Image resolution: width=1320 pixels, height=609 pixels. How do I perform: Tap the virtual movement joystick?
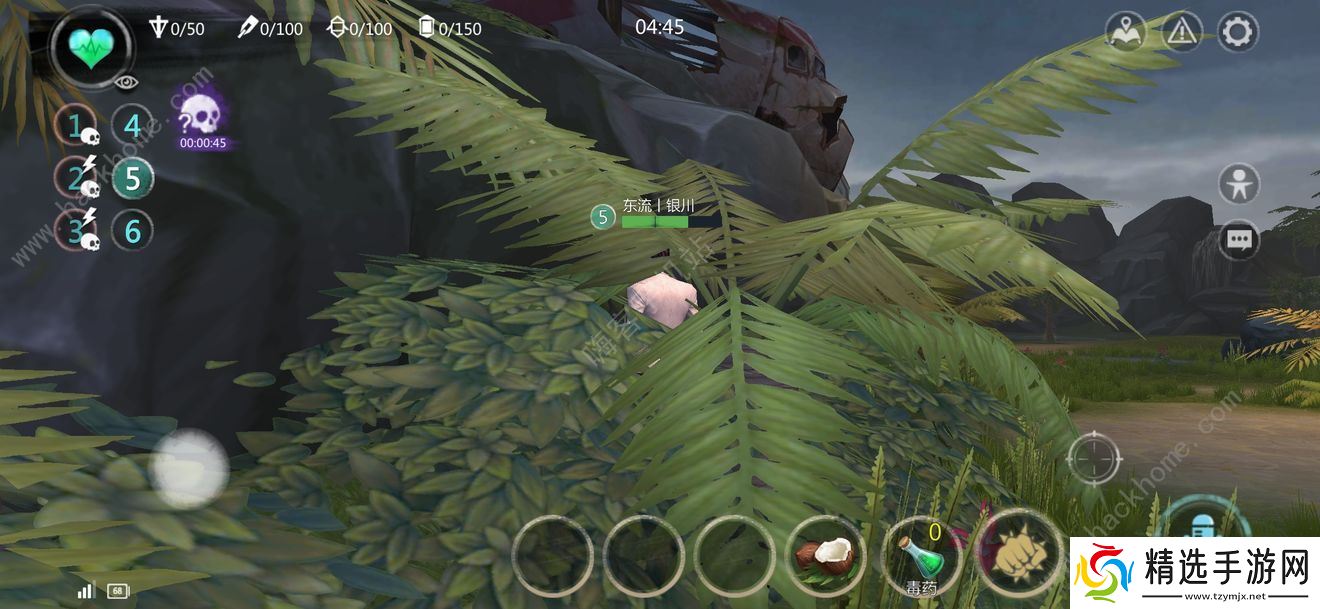click(x=188, y=468)
